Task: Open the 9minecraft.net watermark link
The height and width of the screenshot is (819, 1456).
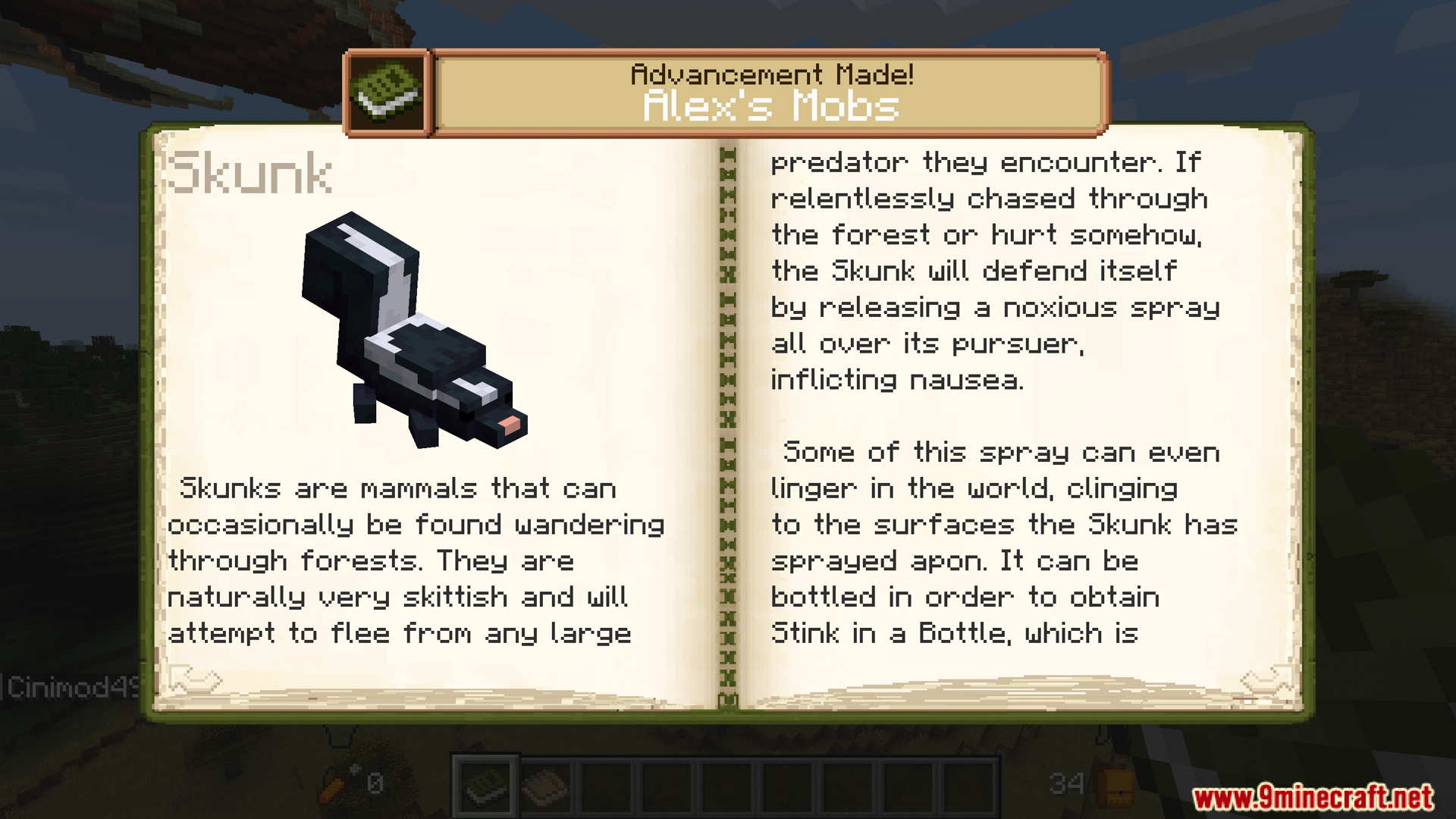Action: click(1313, 797)
